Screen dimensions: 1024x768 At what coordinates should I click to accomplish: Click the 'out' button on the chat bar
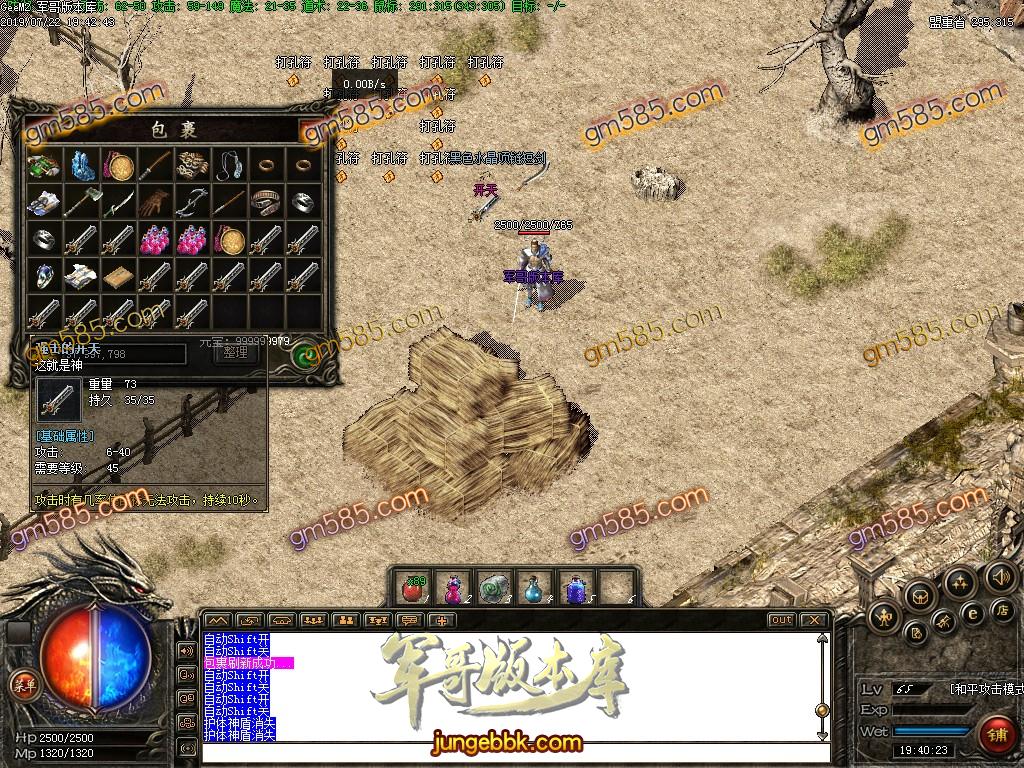(781, 620)
